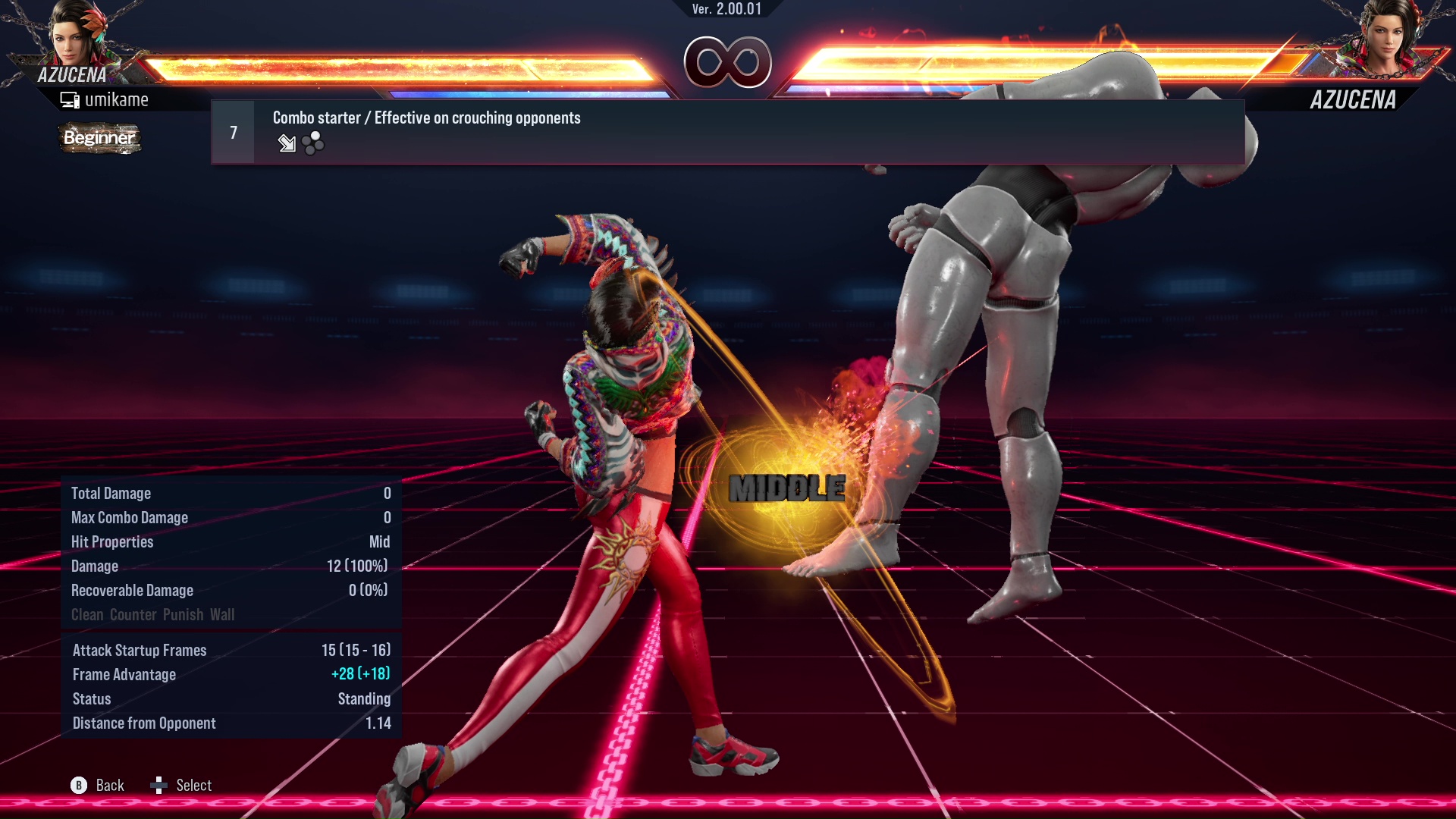This screenshot has width=1456, height=819.
Task: Click the Beginner rank emblem
Action: point(99,139)
